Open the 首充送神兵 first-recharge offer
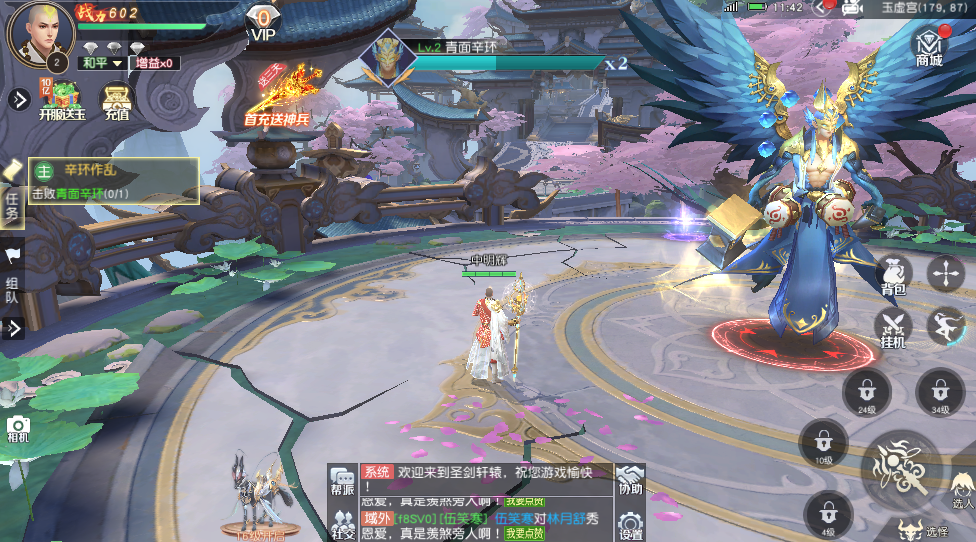 coord(277,97)
